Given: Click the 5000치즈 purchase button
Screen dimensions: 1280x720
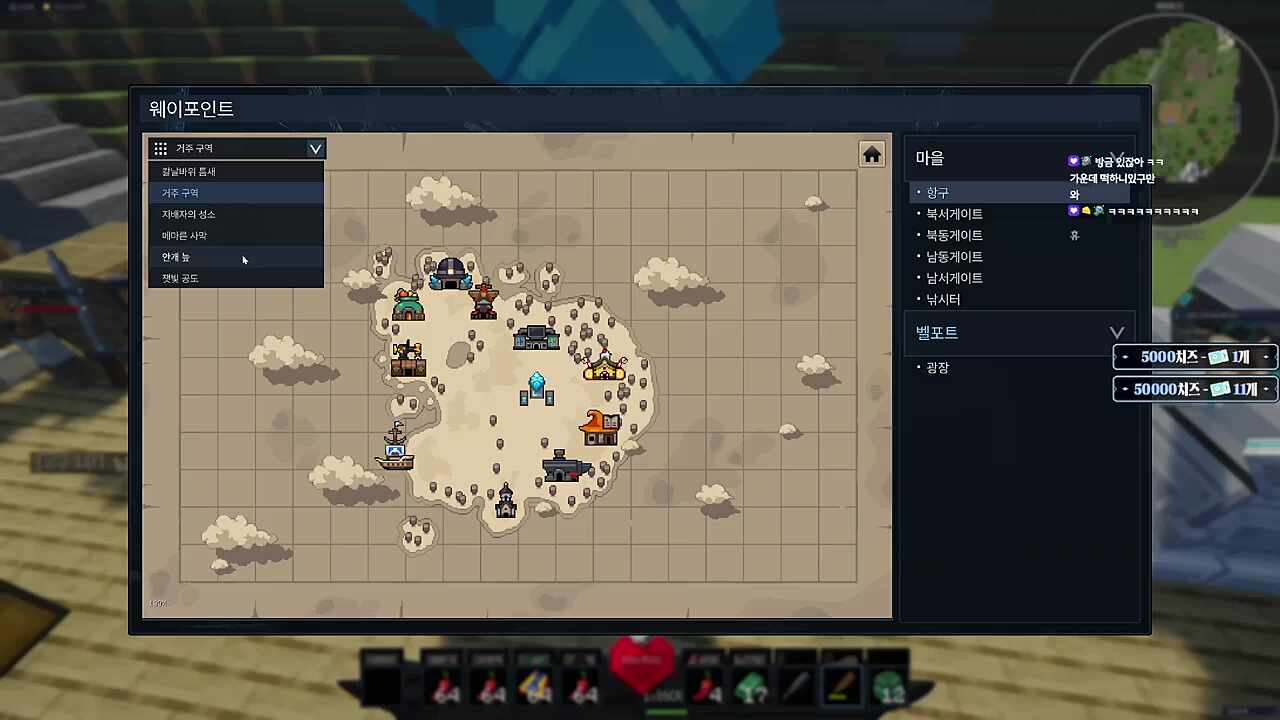Looking at the screenshot, I should click(1193, 356).
